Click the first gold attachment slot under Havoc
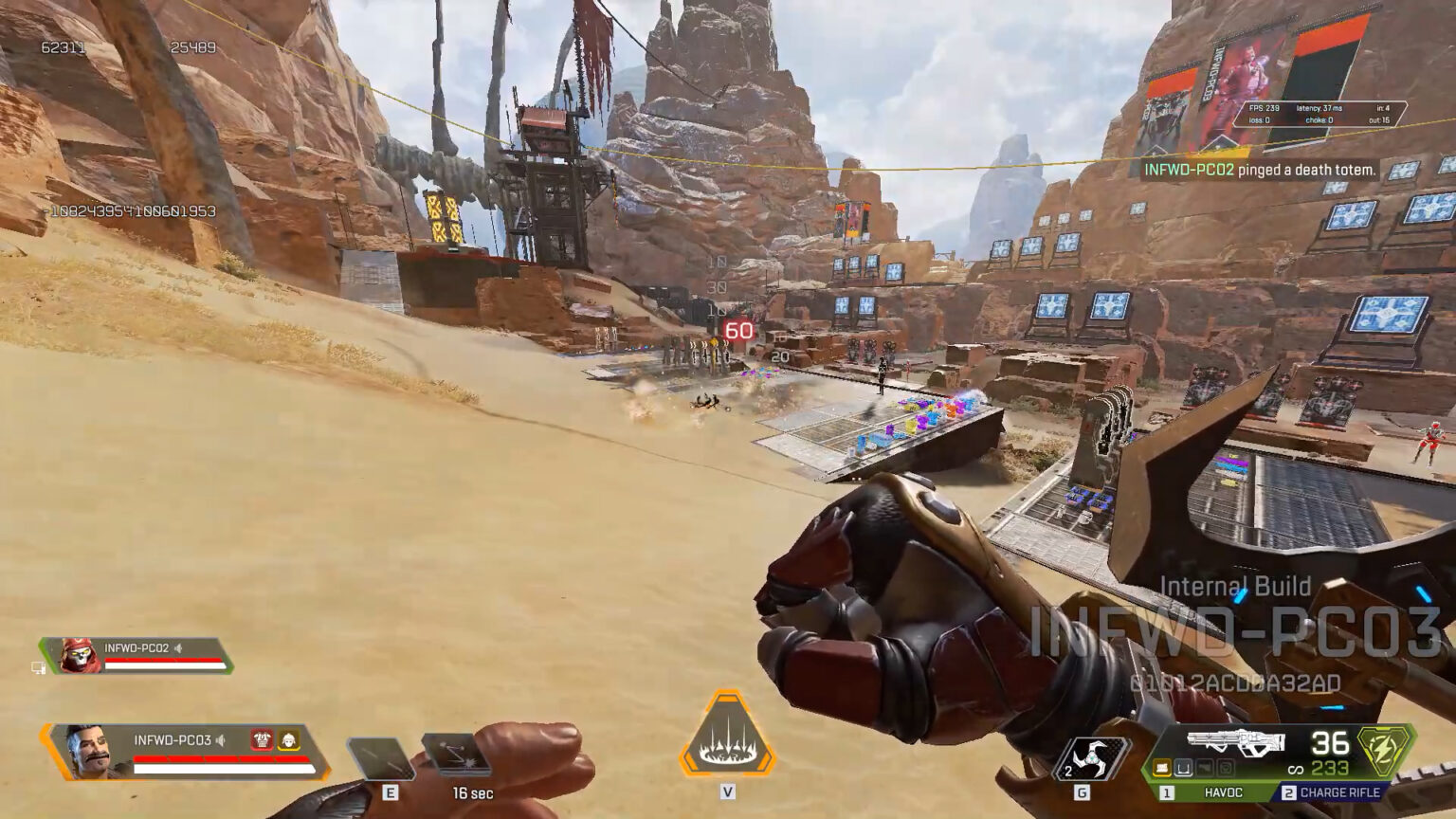This screenshot has width=1456, height=819. pos(1162,768)
